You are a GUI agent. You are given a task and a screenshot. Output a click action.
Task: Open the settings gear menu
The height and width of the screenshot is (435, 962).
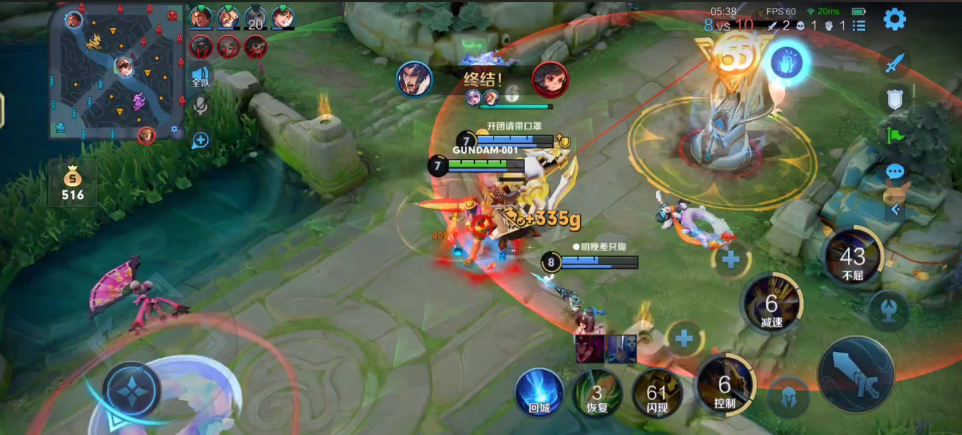(x=894, y=19)
